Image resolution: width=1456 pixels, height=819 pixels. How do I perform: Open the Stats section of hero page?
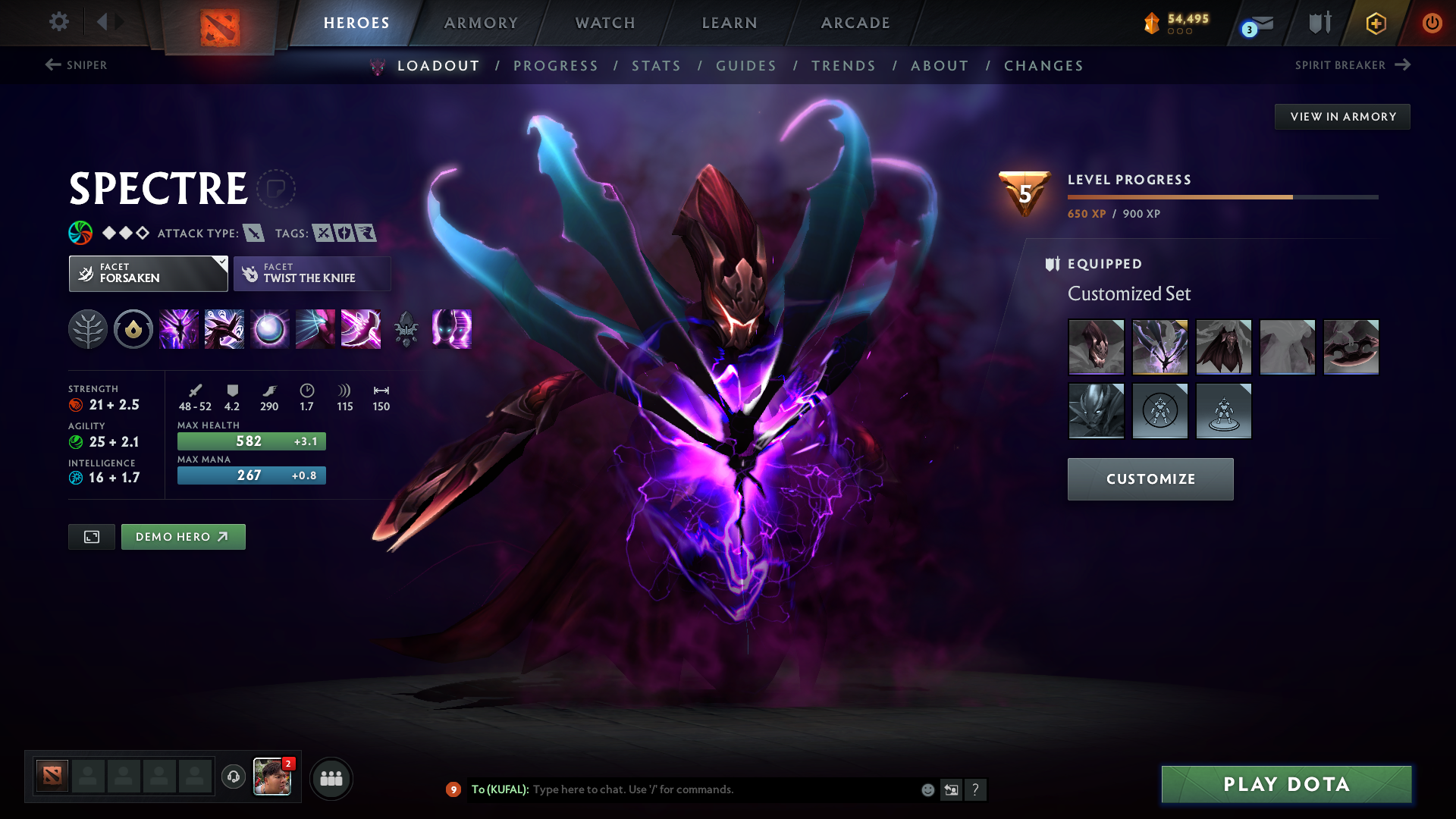(x=656, y=66)
